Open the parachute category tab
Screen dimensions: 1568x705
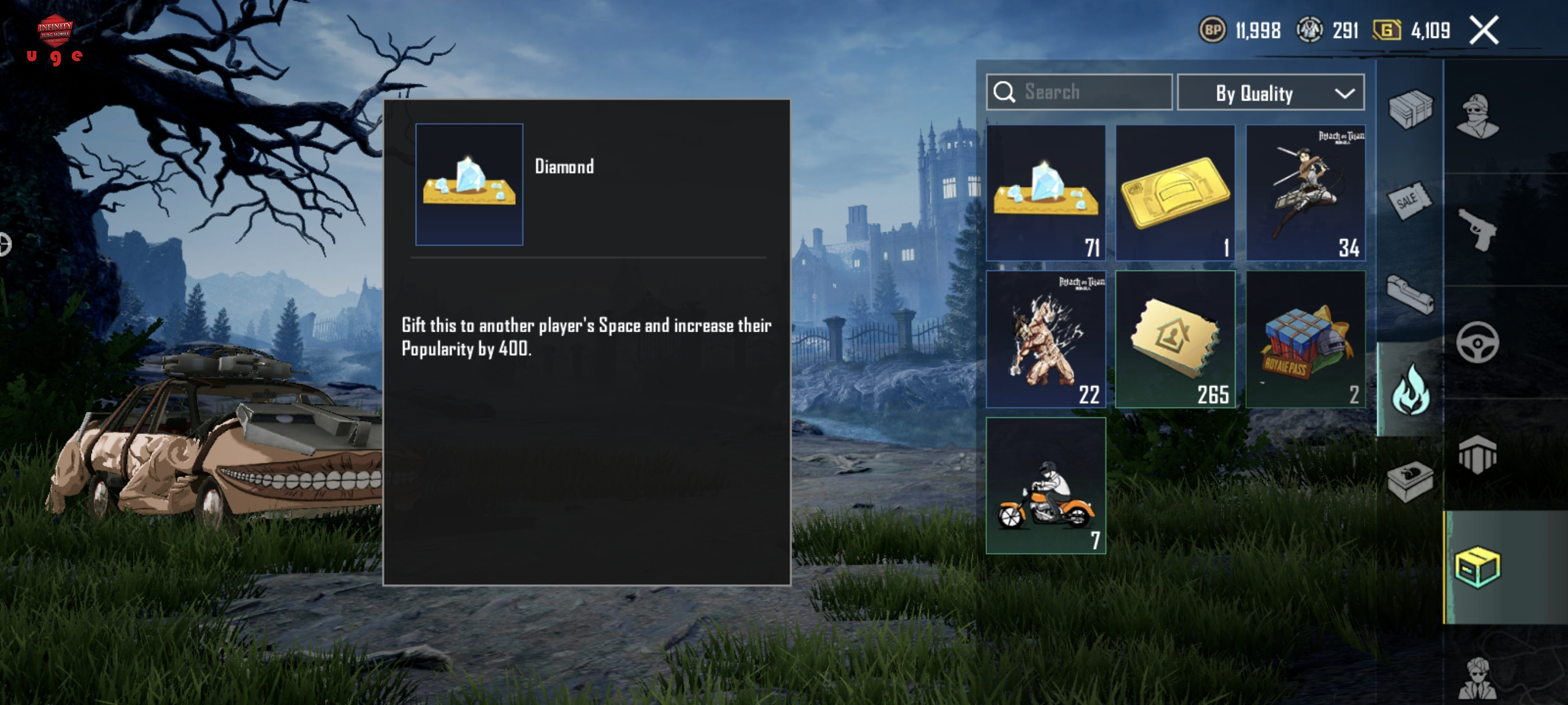[x=1477, y=454]
